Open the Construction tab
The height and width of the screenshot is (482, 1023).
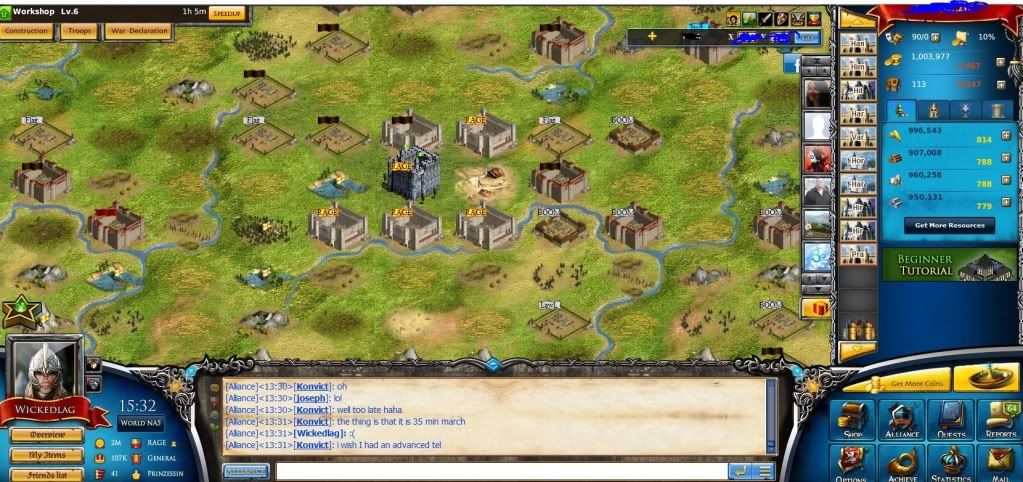pyautogui.click(x=27, y=31)
